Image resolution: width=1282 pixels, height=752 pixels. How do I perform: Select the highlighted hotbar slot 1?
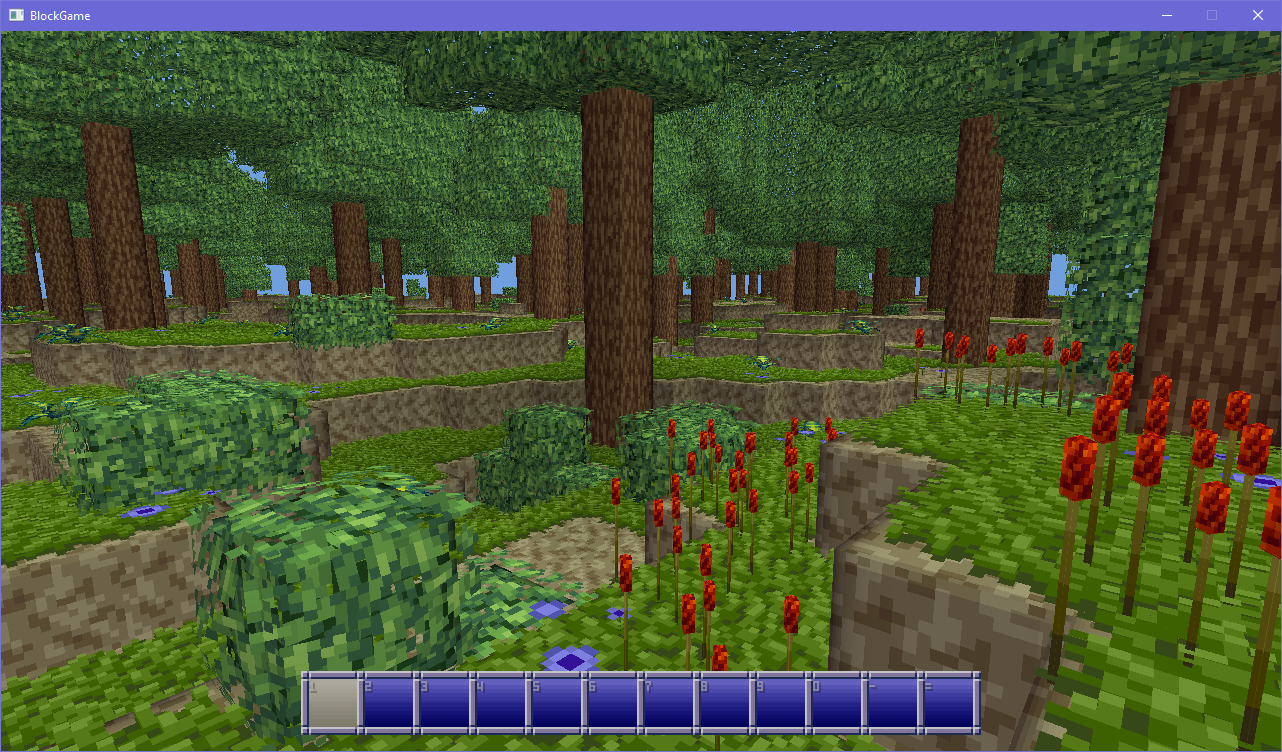tap(332, 702)
